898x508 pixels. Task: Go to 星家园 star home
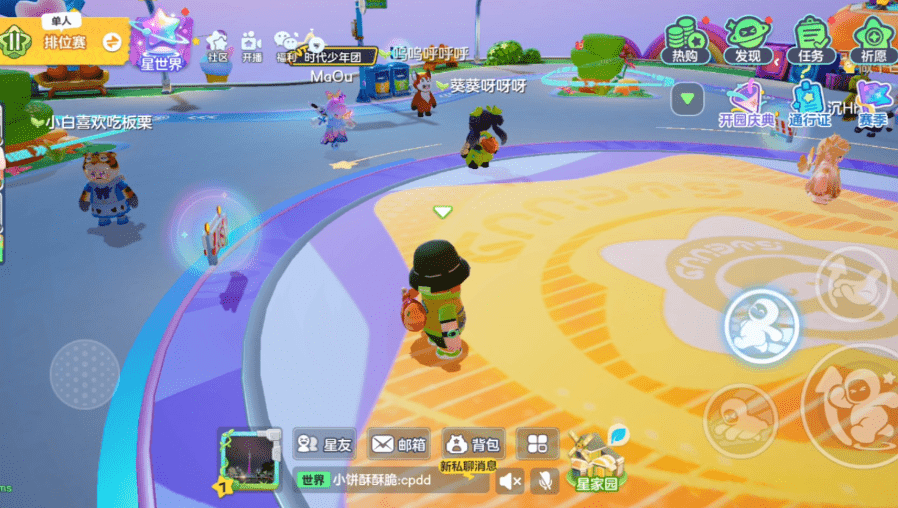click(x=596, y=461)
